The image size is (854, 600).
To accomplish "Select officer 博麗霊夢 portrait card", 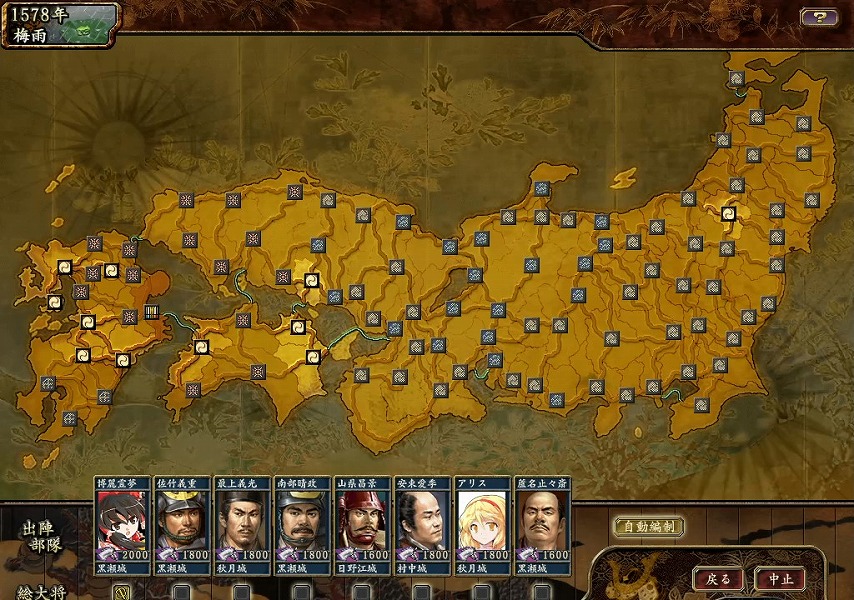I will (x=122, y=524).
